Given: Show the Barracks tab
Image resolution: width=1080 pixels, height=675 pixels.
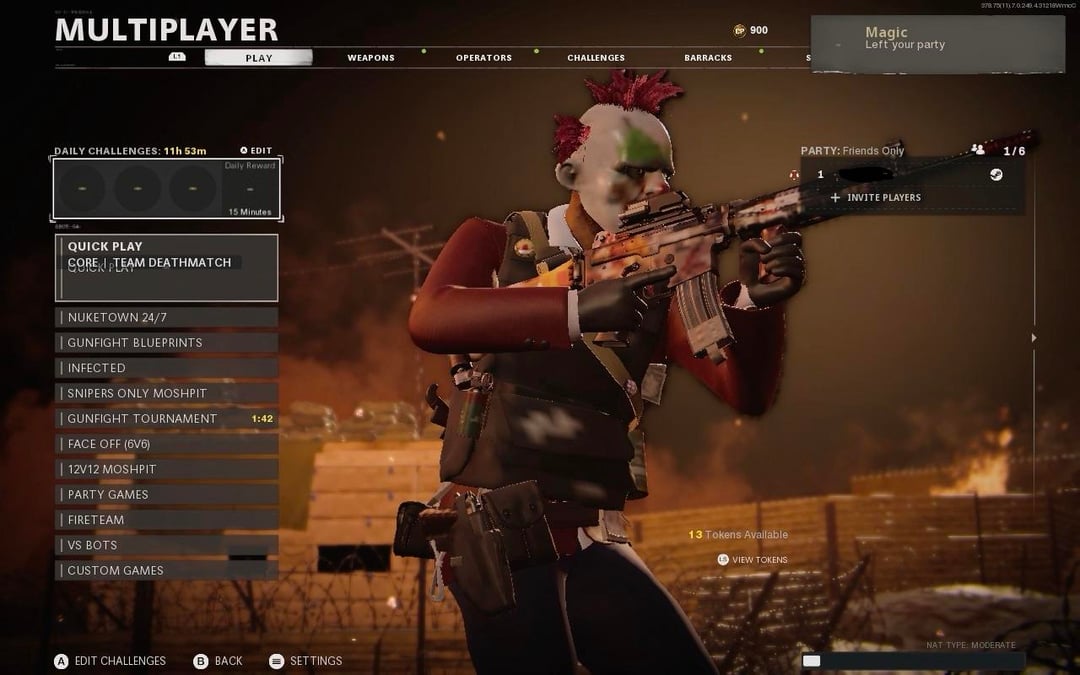Looking at the screenshot, I should point(708,58).
